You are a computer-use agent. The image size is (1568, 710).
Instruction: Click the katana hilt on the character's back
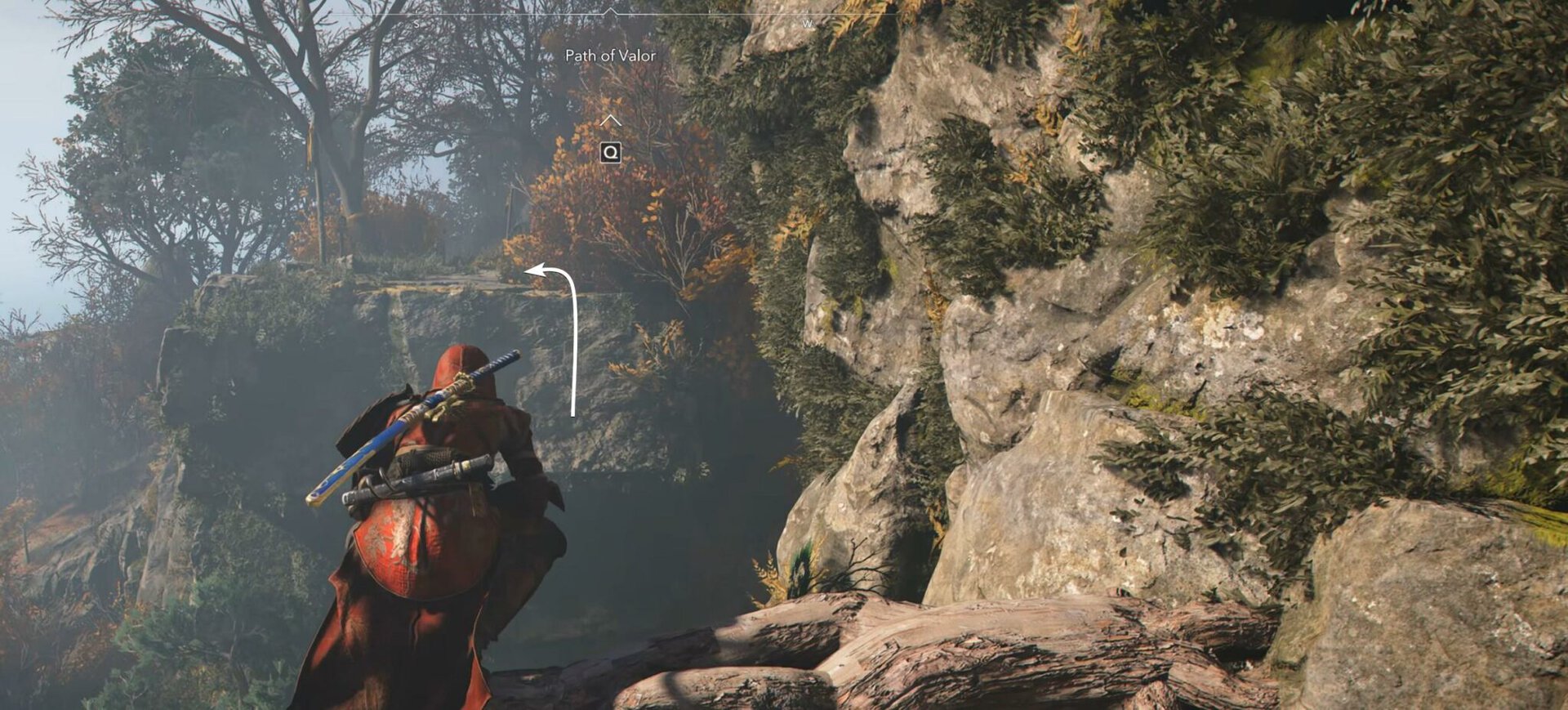pyautogui.click(x=505, y=359)
